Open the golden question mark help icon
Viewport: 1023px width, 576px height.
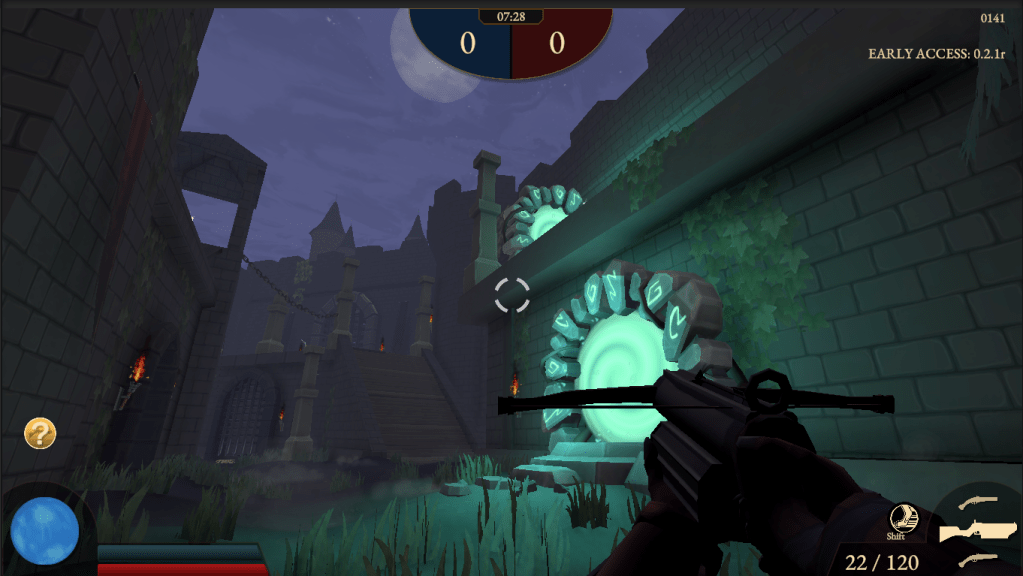(x=40, y=433)
